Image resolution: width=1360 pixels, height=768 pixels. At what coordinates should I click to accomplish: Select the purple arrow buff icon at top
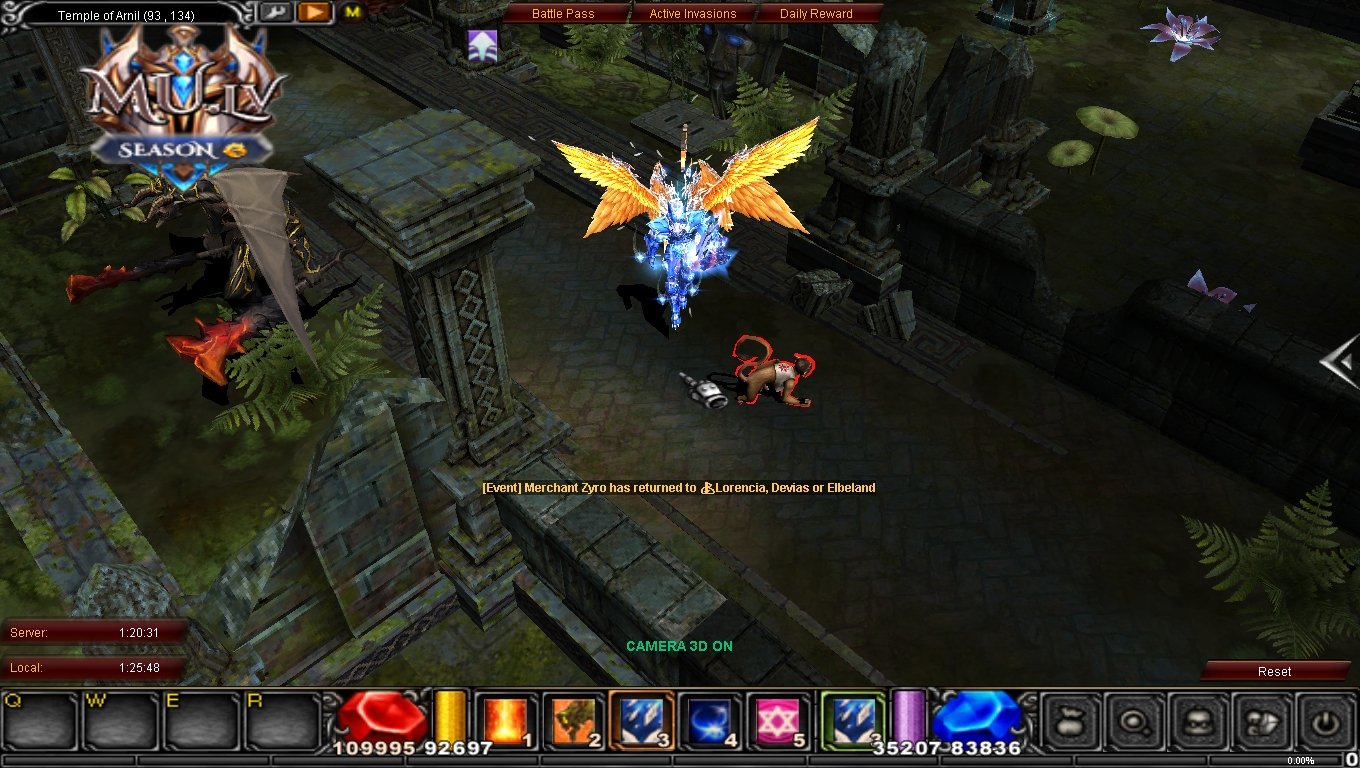[484, 44]
